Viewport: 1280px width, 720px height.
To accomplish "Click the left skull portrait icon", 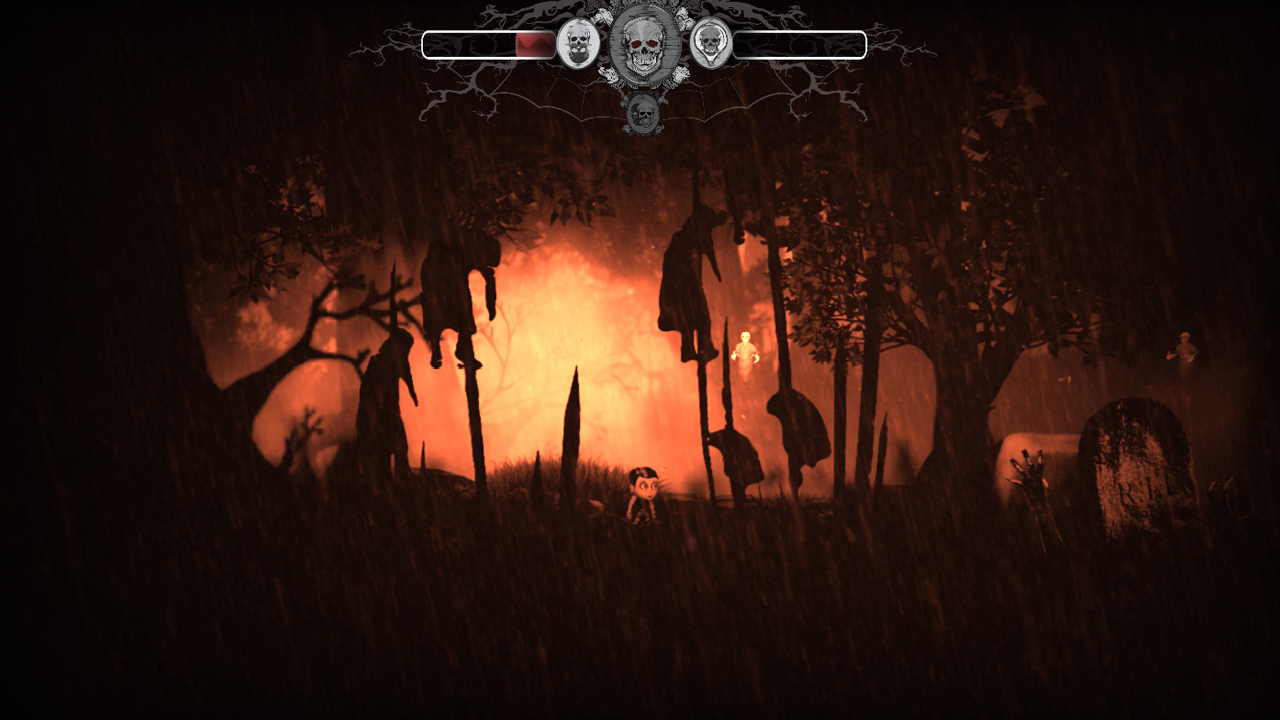I will [x=579, y=43].
